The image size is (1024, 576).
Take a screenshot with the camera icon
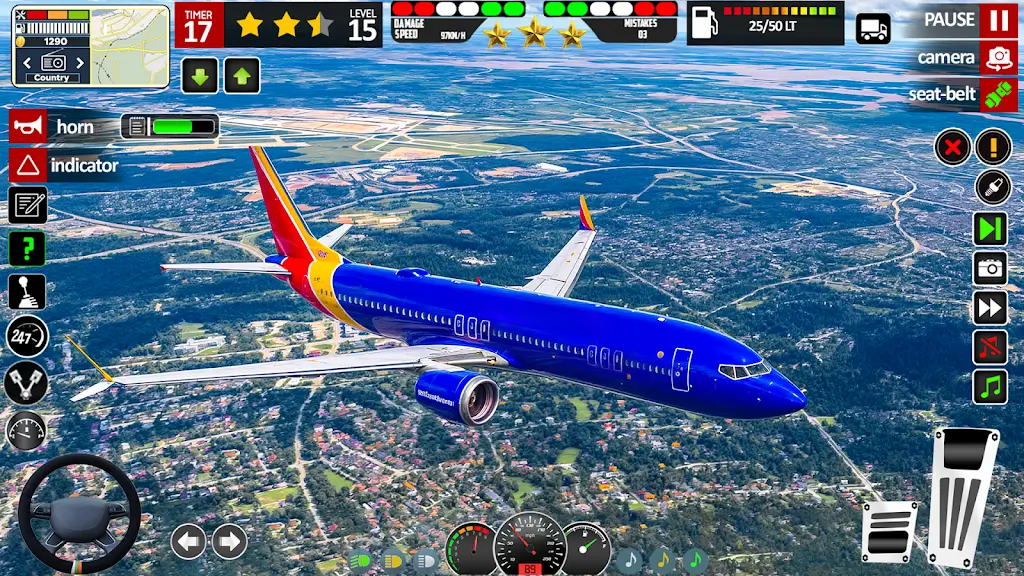[990, 268]
